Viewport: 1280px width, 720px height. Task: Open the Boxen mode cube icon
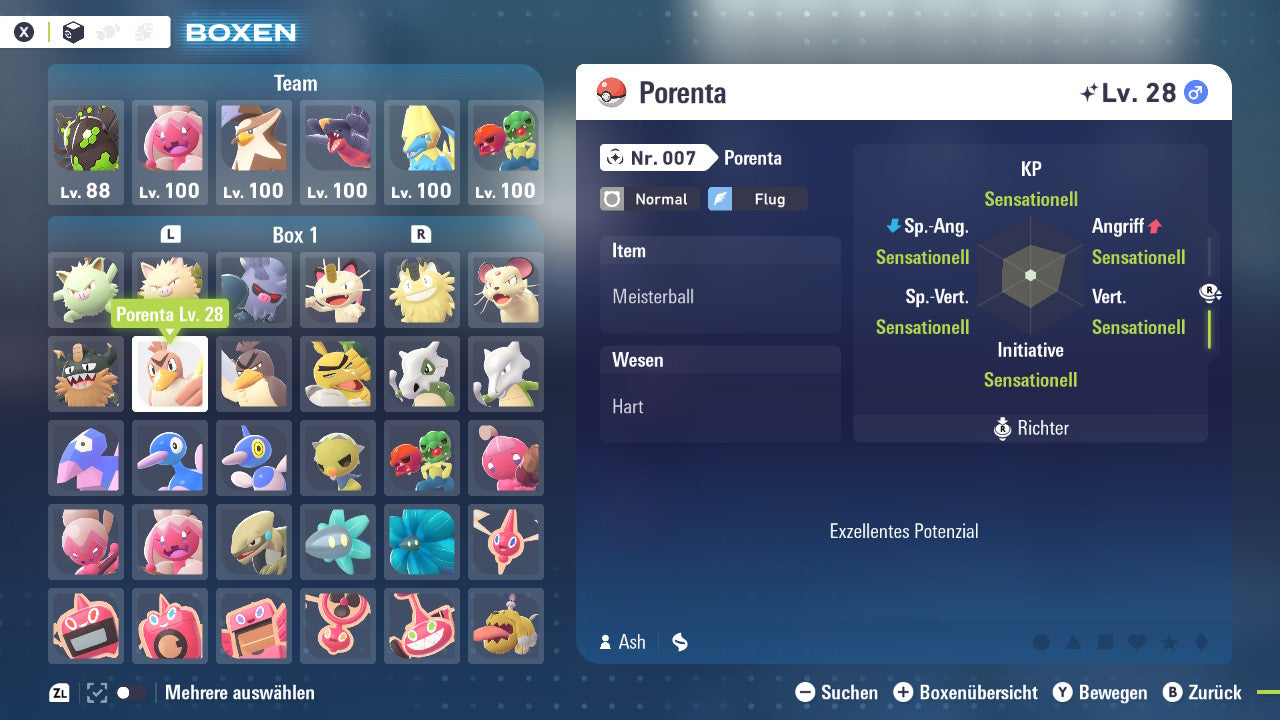pos(73,31)
